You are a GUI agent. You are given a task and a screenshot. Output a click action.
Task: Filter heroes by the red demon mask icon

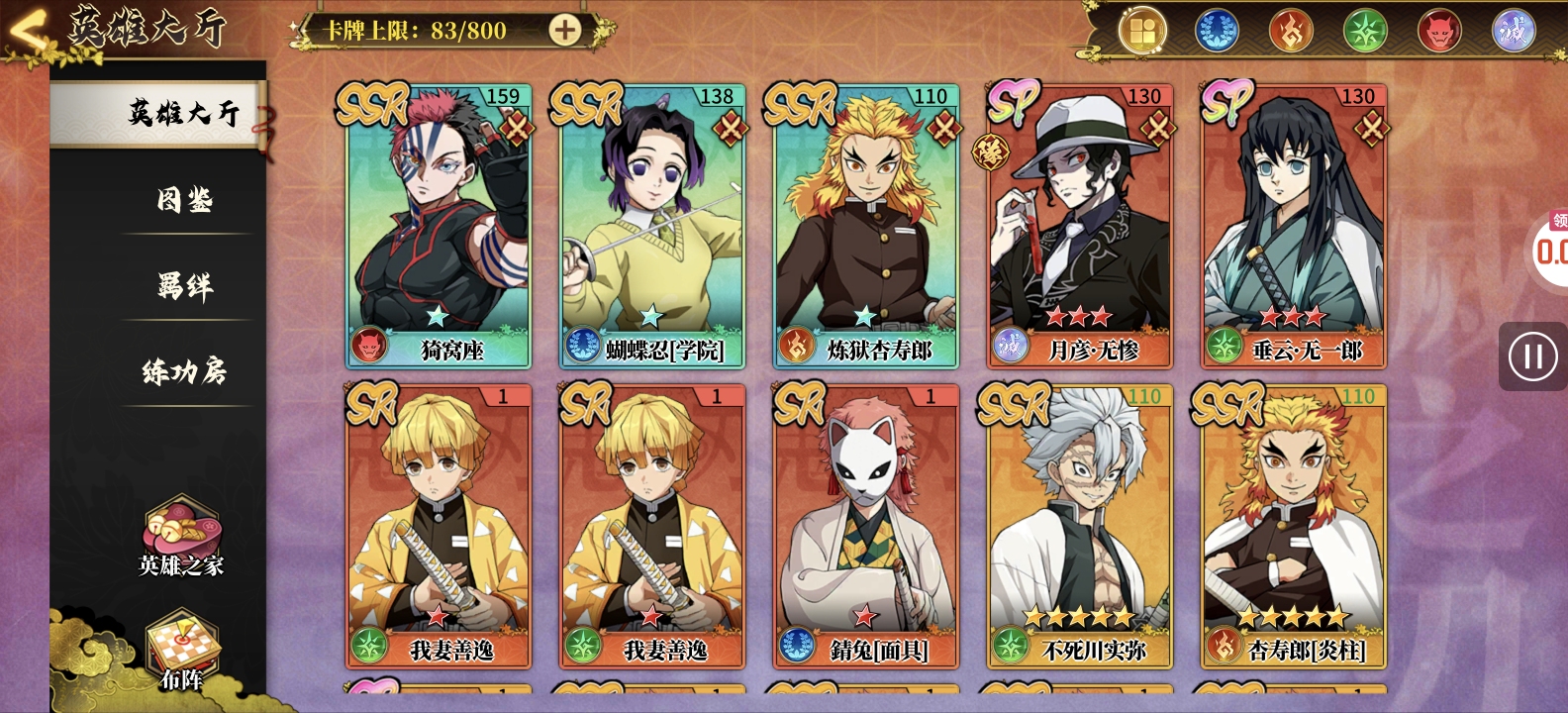pyautogui.click(x=1439, y=32)
